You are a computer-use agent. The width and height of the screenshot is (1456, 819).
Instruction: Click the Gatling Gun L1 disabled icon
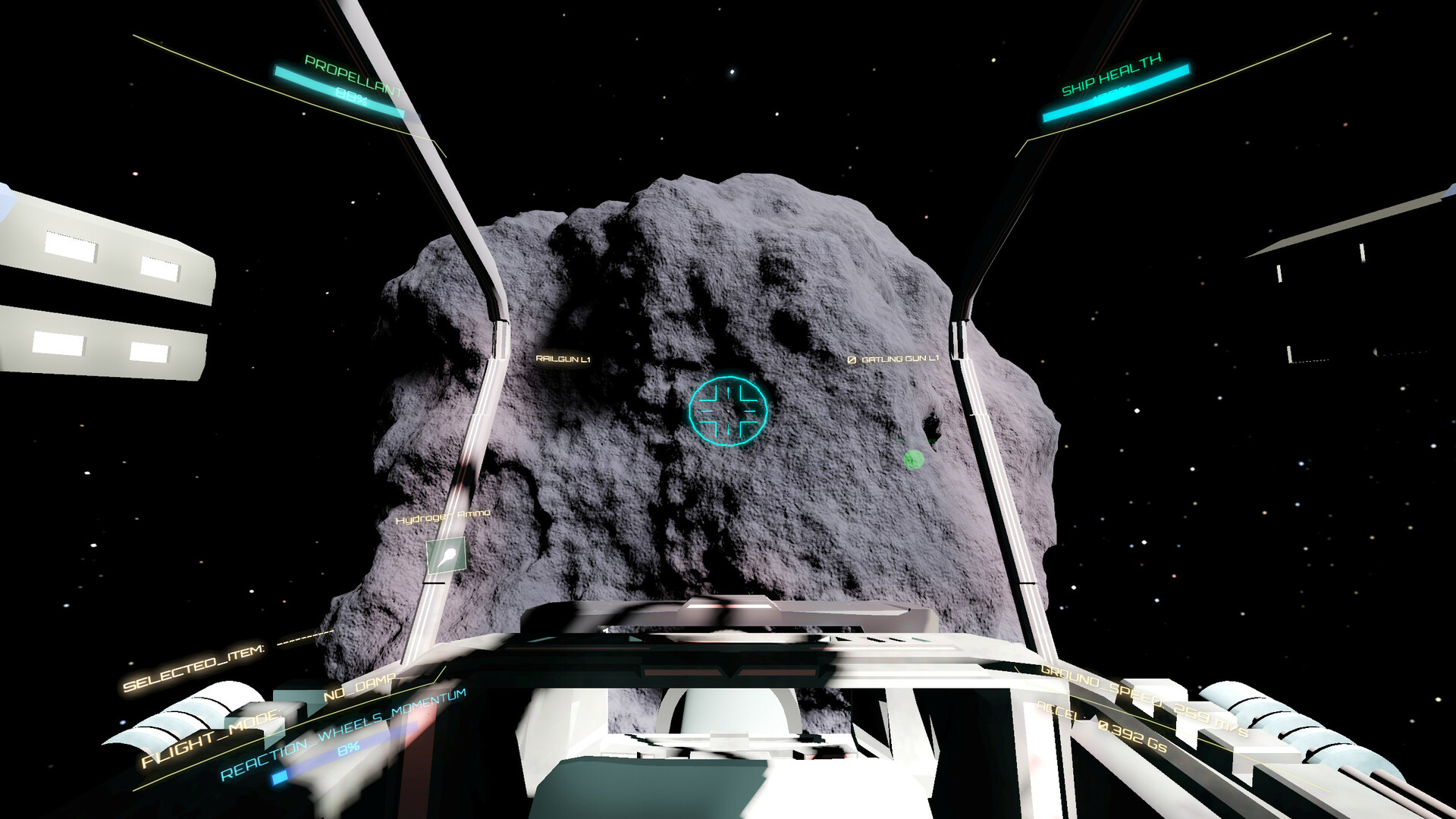coord(852,359)
